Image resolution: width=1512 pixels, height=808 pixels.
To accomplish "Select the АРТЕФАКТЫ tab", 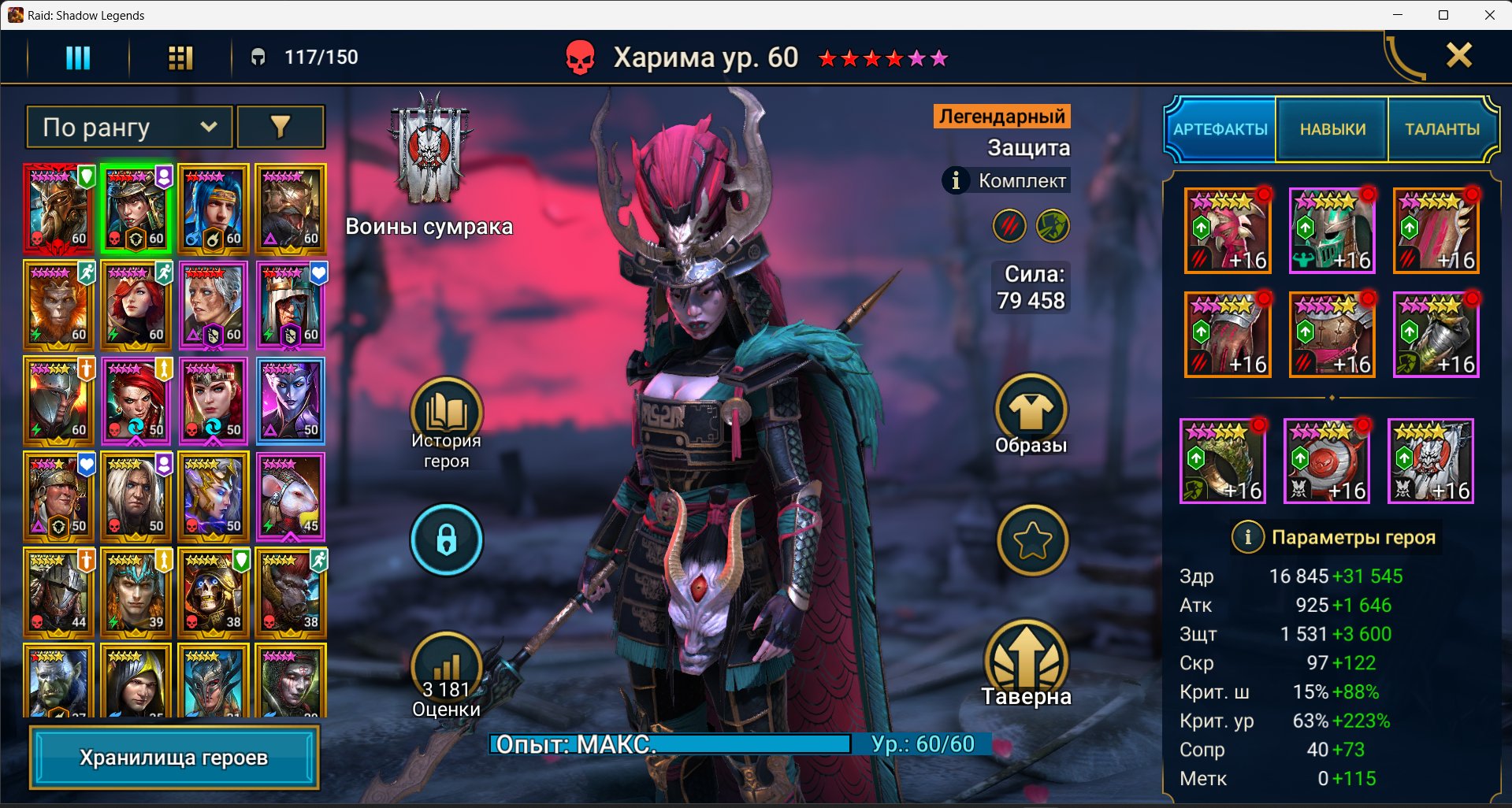I will 1220,129.
